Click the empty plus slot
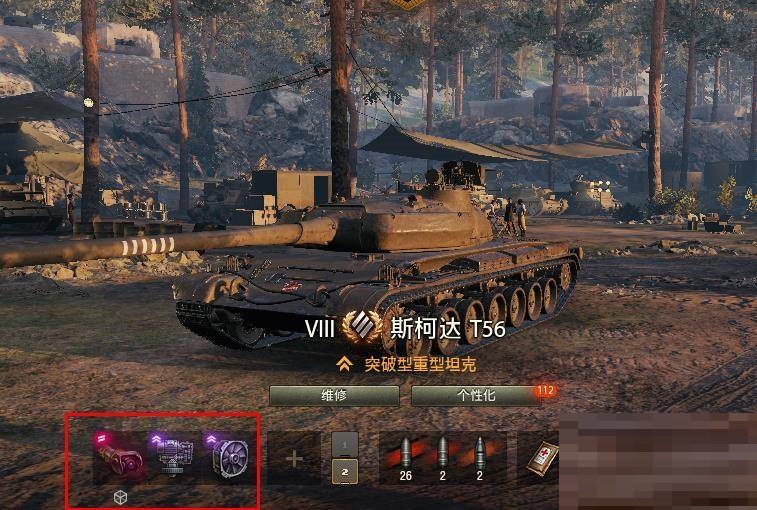This screenshot has height=510, width=757. point(294,459)
